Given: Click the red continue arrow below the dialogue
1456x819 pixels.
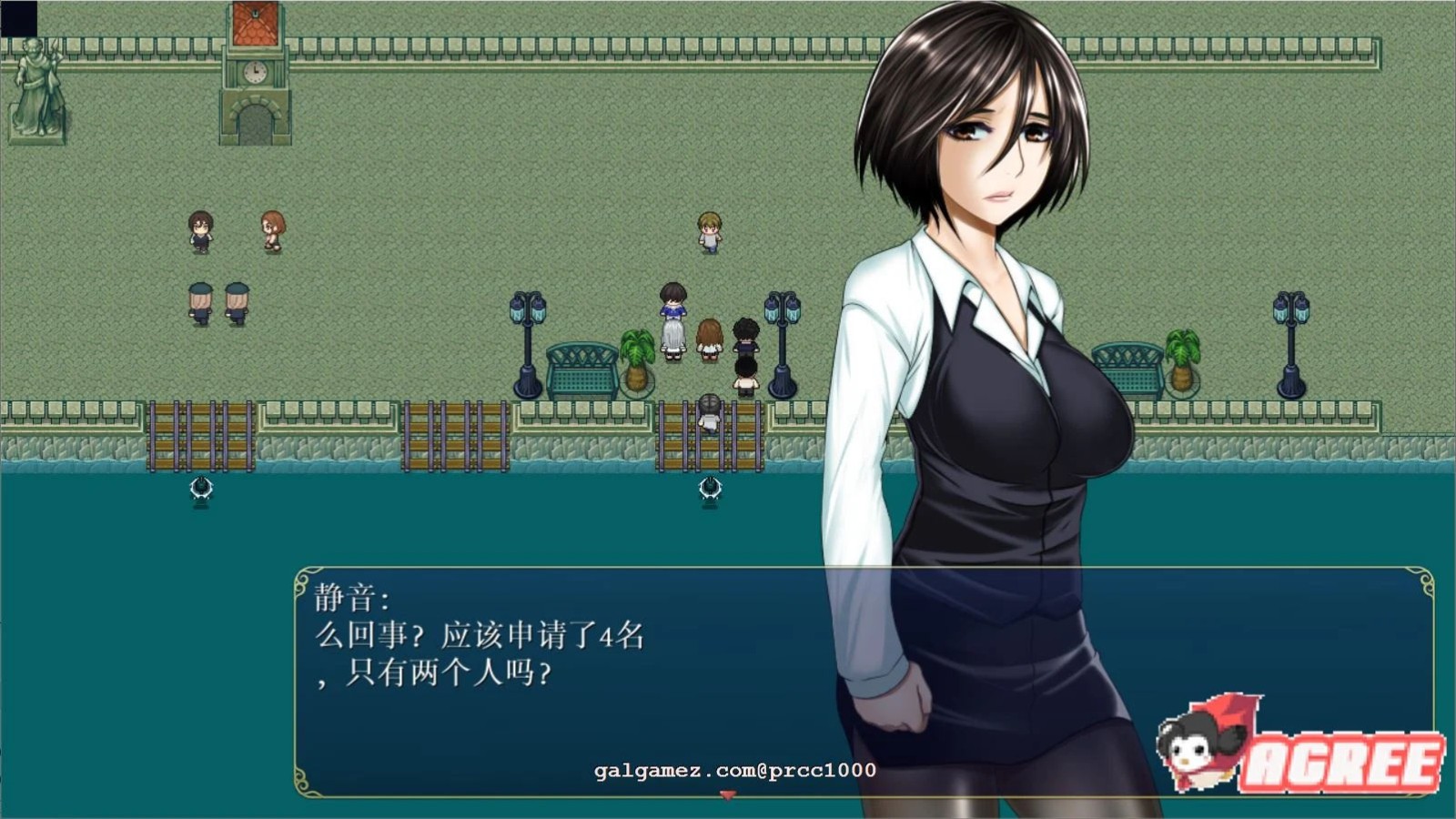Looking at the screenshot, I should [x=727, y=795].
